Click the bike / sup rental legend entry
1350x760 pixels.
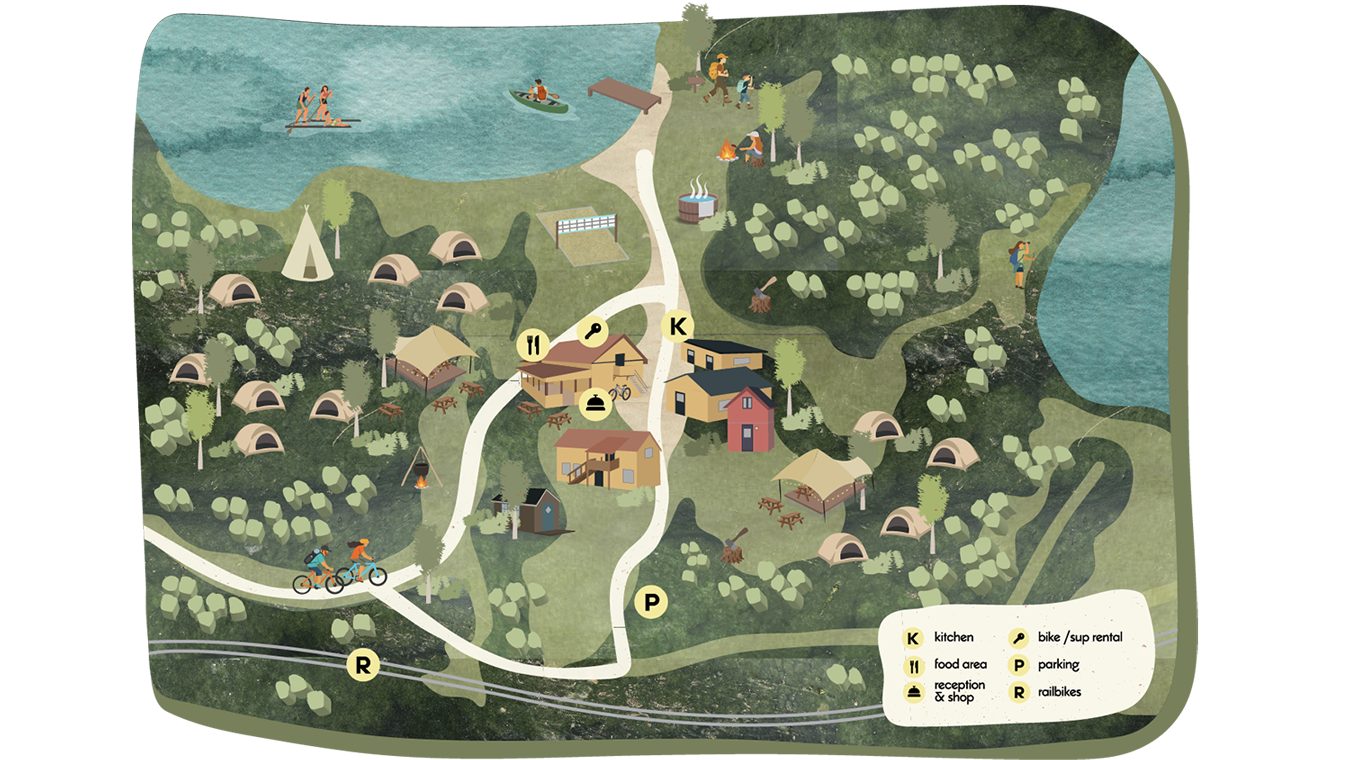coord(1079,638)
